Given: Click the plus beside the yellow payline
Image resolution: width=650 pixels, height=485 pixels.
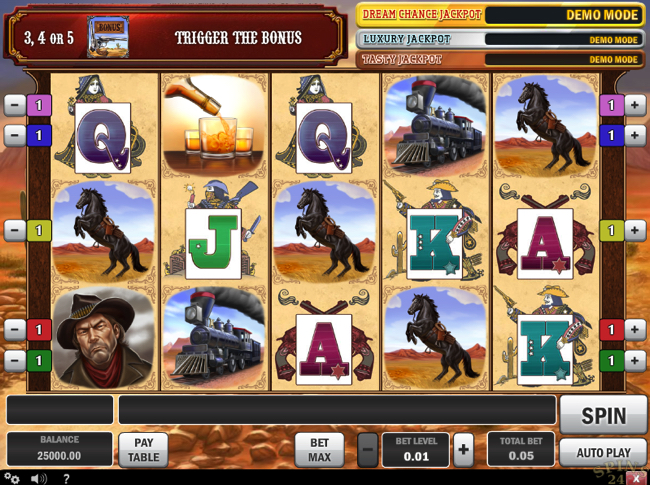Looking at the screenshot, I should [634, 231].
